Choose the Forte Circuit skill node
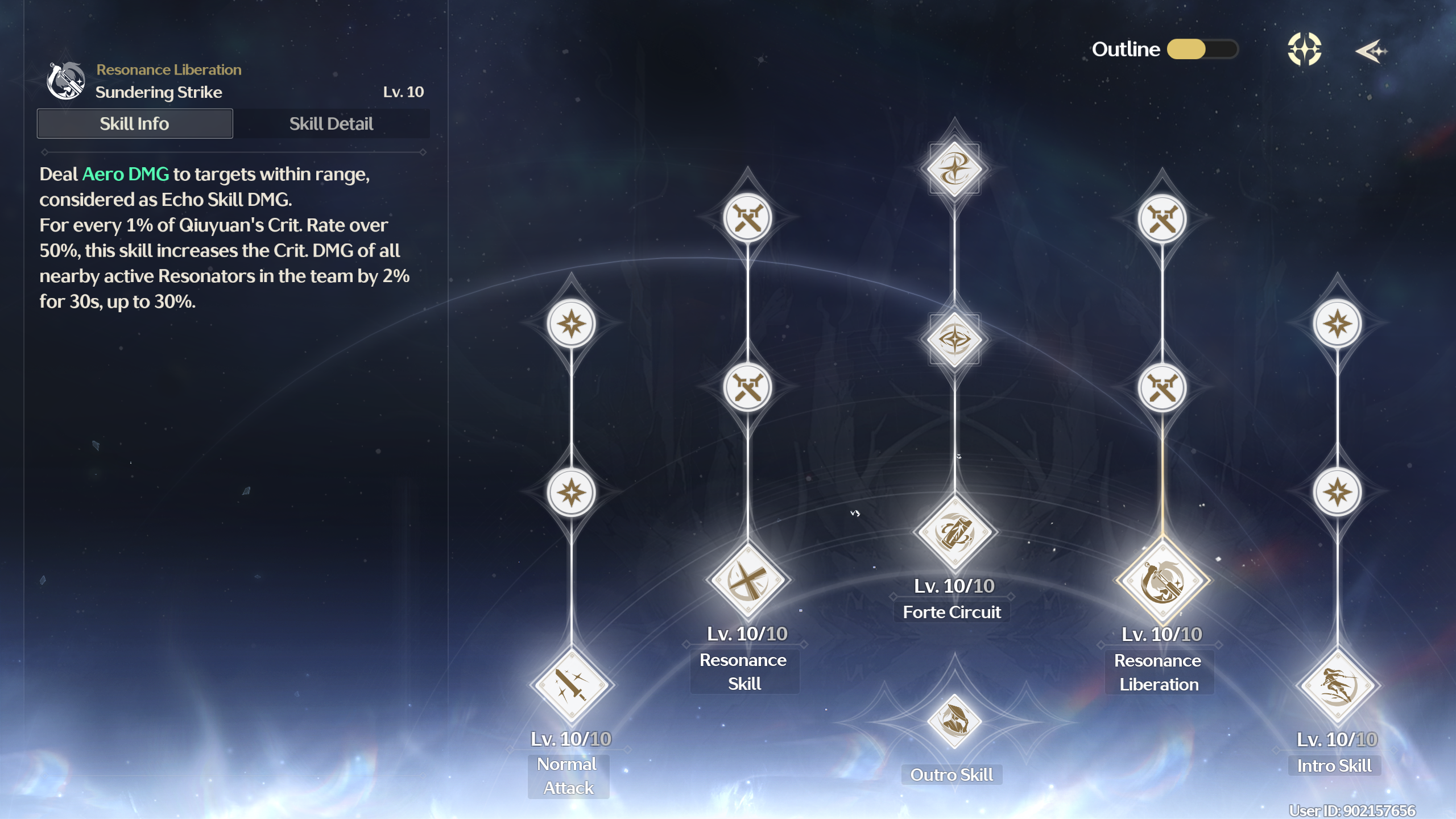 click(954, 532)
